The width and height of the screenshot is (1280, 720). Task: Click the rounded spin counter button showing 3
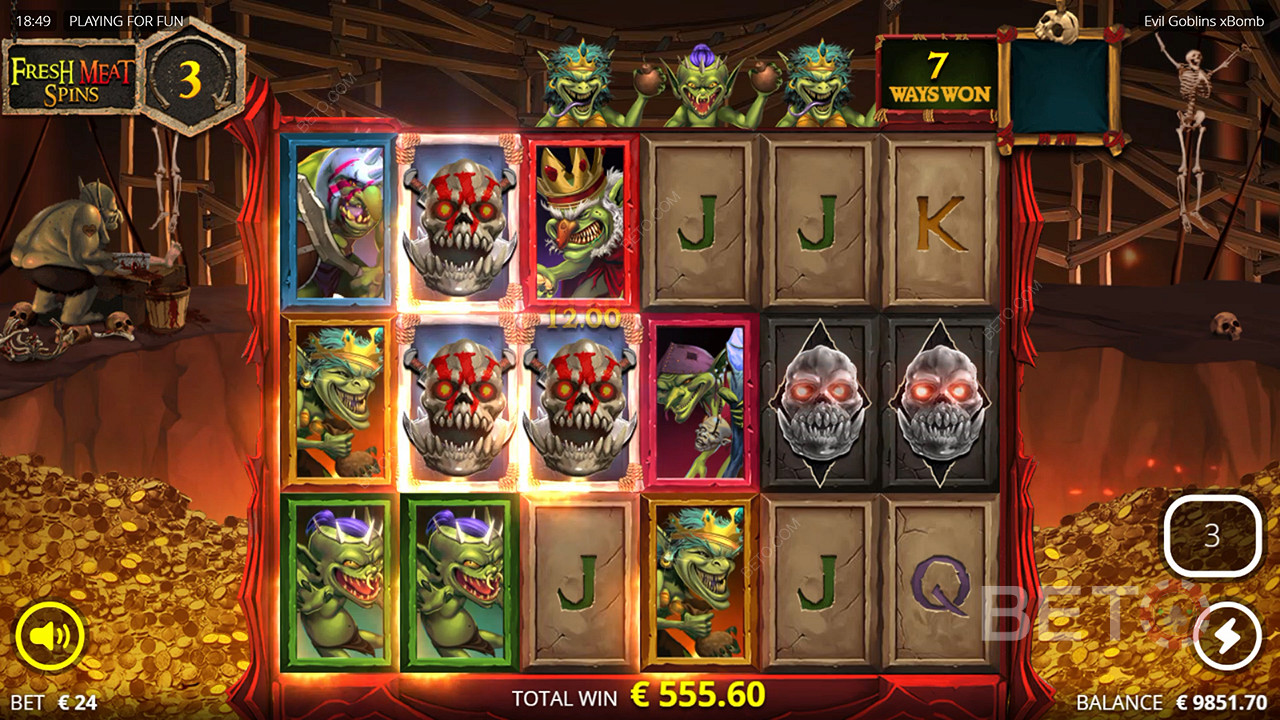click(x=1212, y=536)
